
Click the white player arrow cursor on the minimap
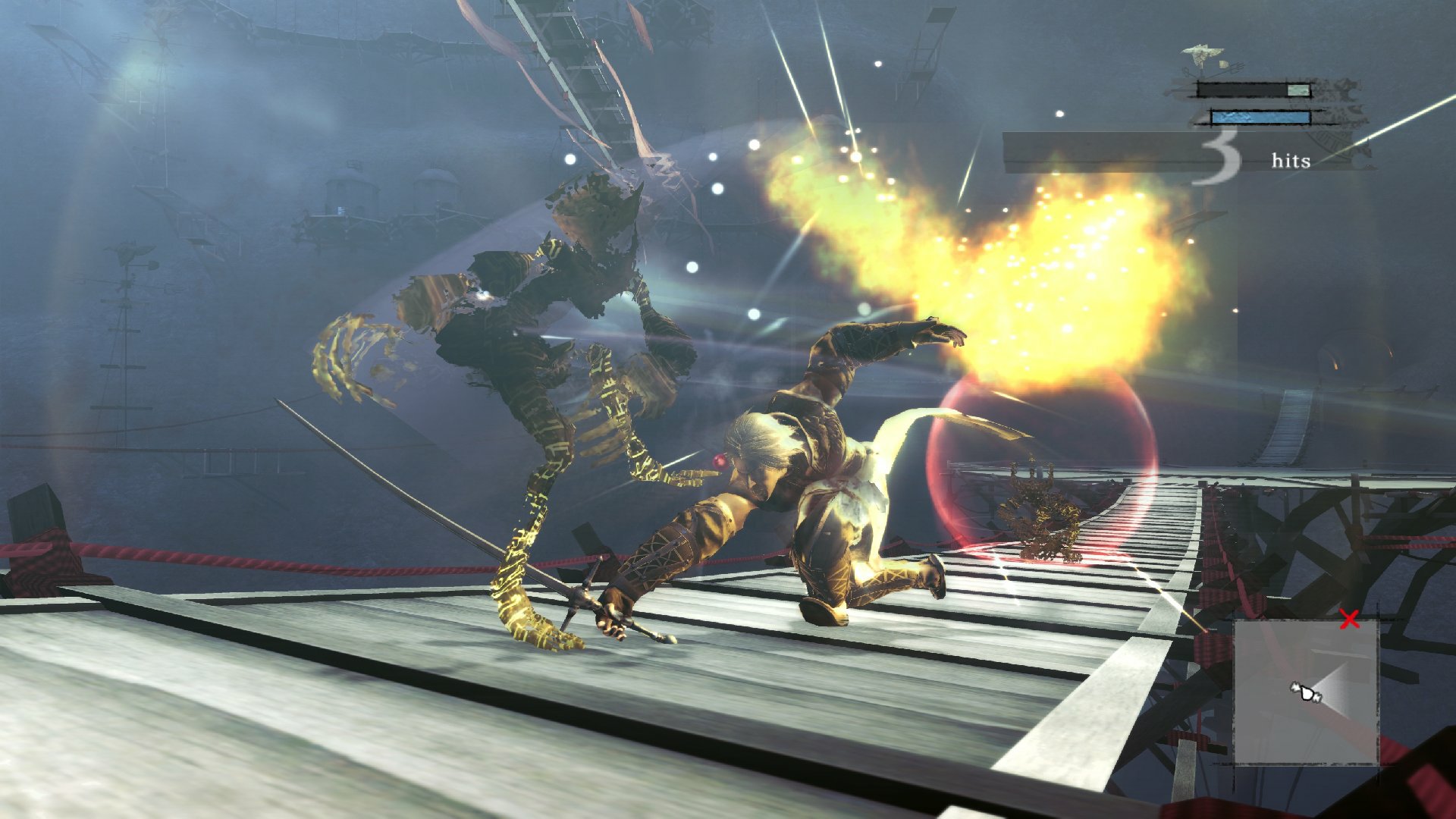coord(1305,692)
